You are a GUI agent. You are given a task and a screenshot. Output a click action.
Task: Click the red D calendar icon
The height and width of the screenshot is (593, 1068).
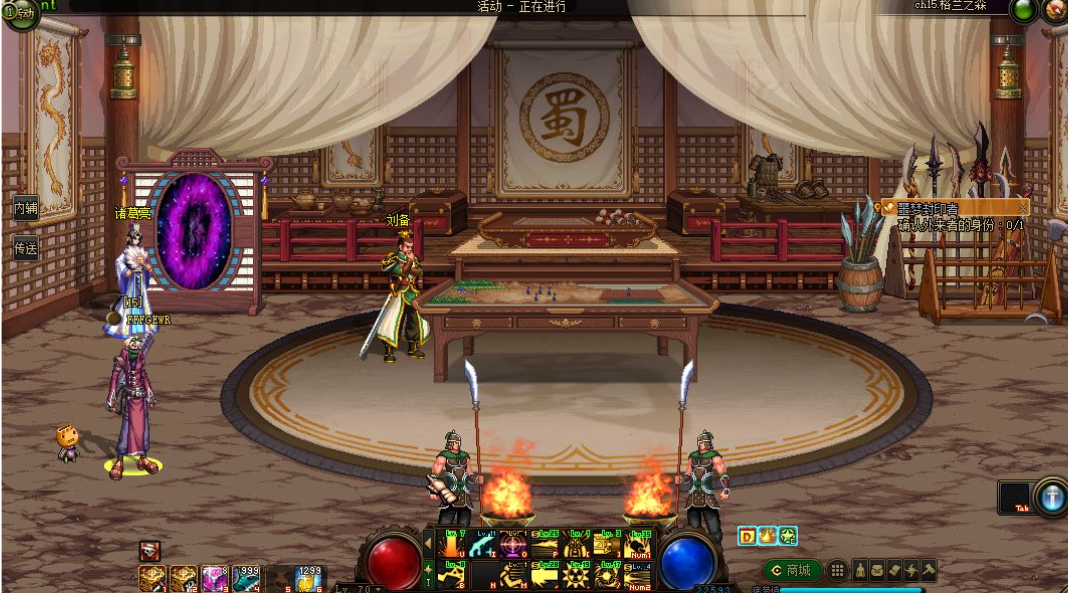pos(747,536)
